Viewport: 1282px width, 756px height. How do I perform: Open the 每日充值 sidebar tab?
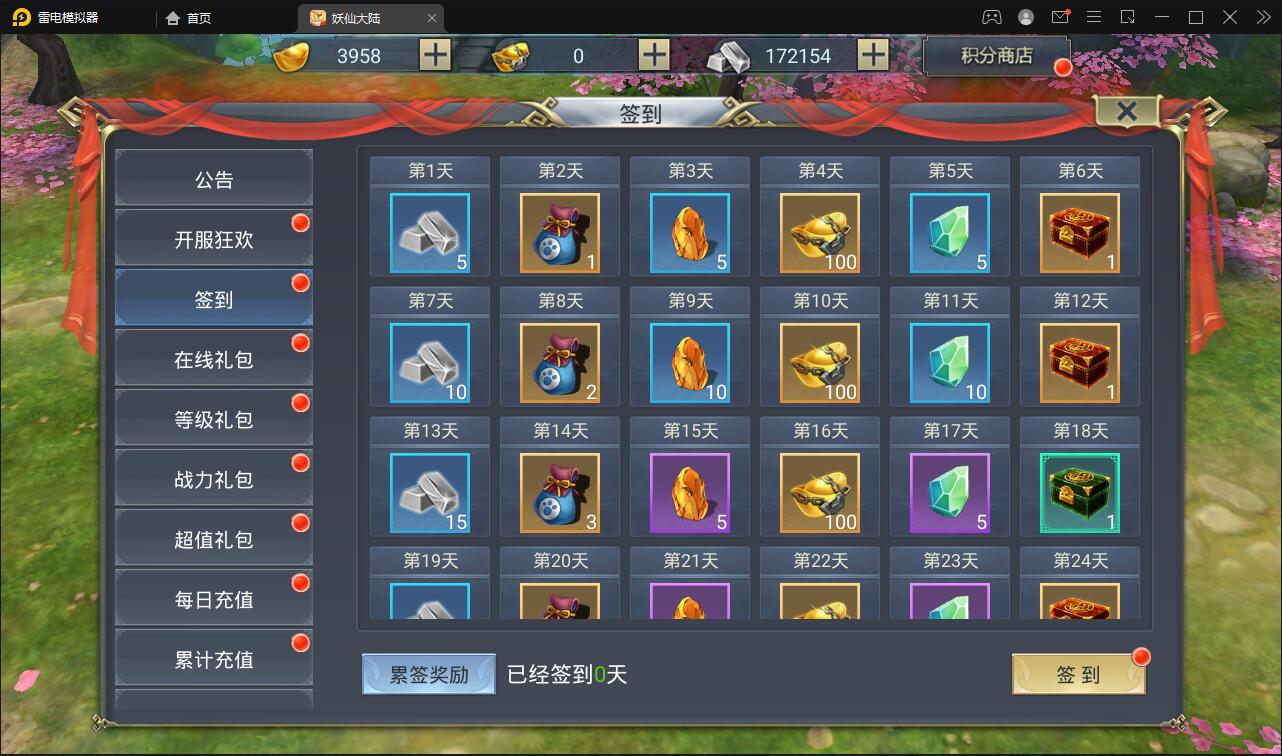pyautogui.click(x=213, y=597)
